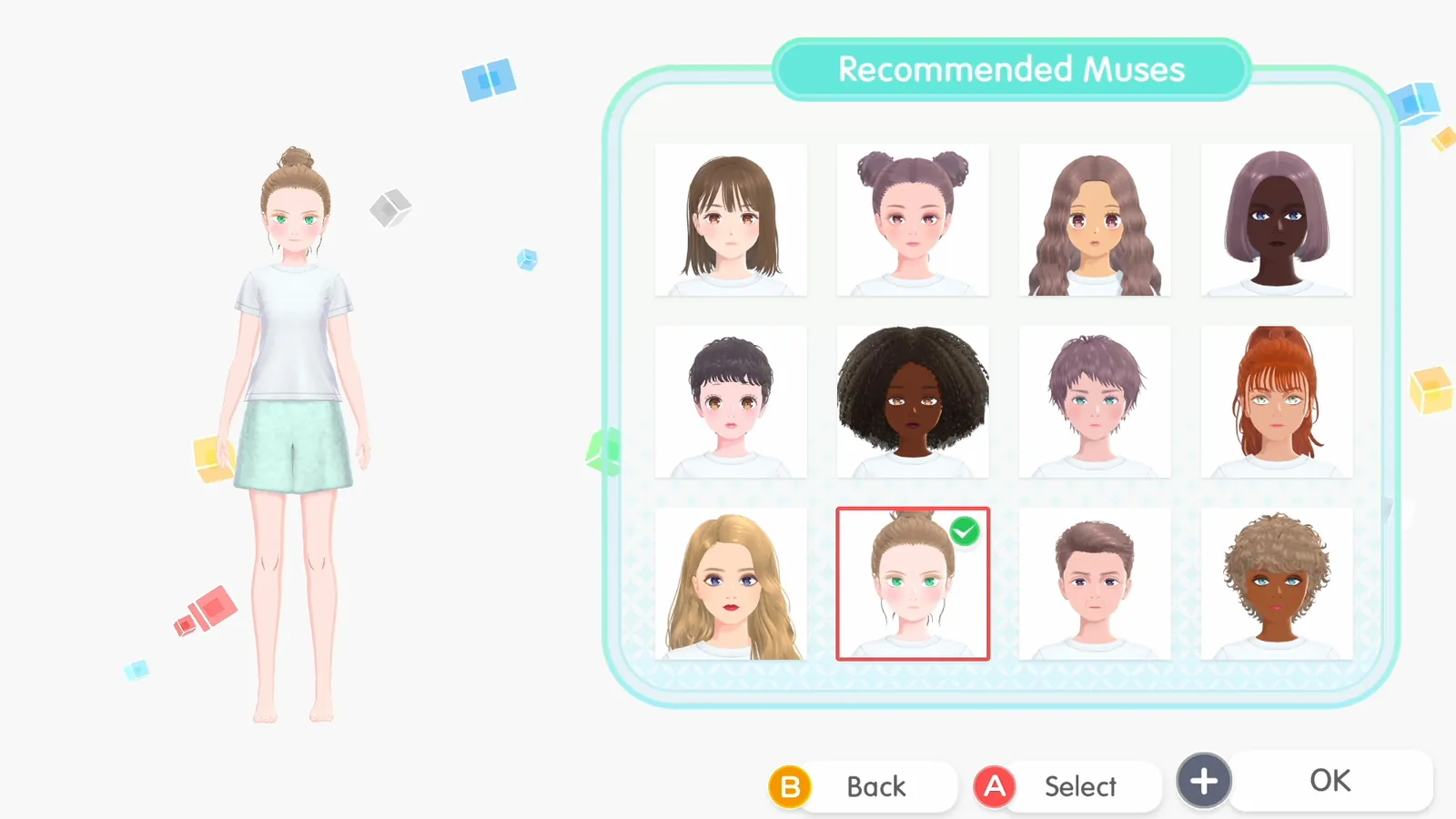1456x819 pixels.
Task: Select the muse with brown bob hairstyle
Action: tap(730, 219)
